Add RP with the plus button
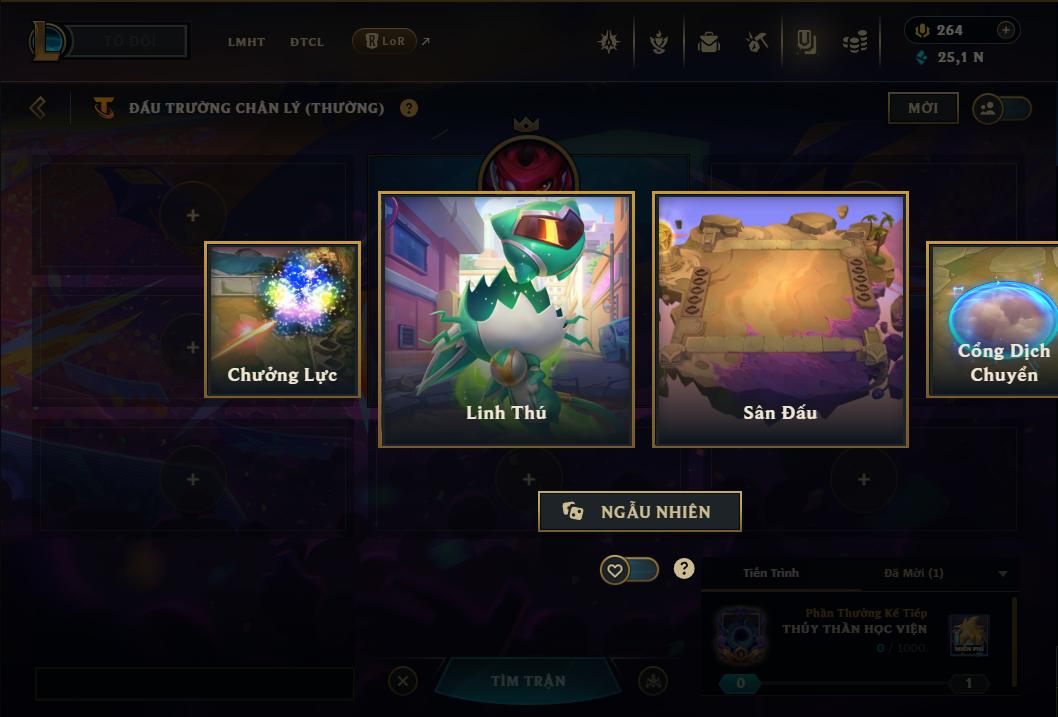Viewport: 1058px width, 717px height. 1006,30
